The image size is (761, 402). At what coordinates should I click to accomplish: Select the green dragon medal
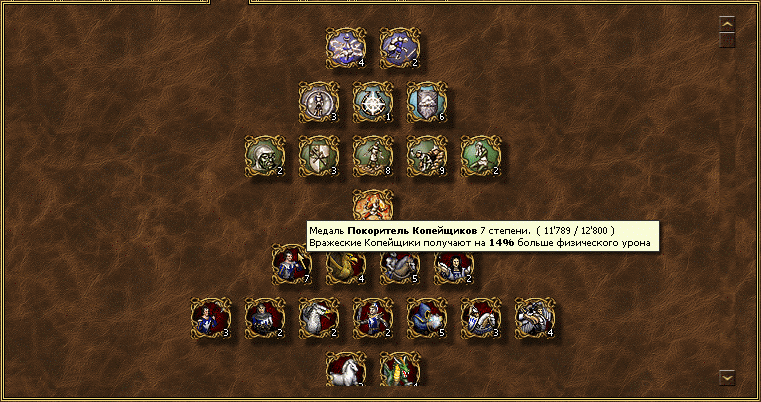pyautogui.click(x=400, y=370)
